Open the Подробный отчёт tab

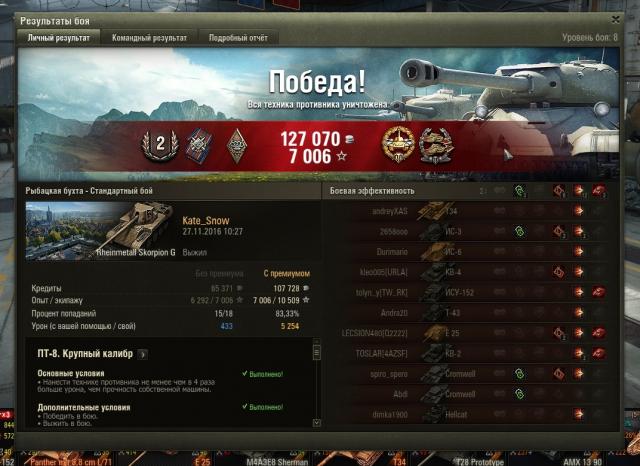click(237, 38)
